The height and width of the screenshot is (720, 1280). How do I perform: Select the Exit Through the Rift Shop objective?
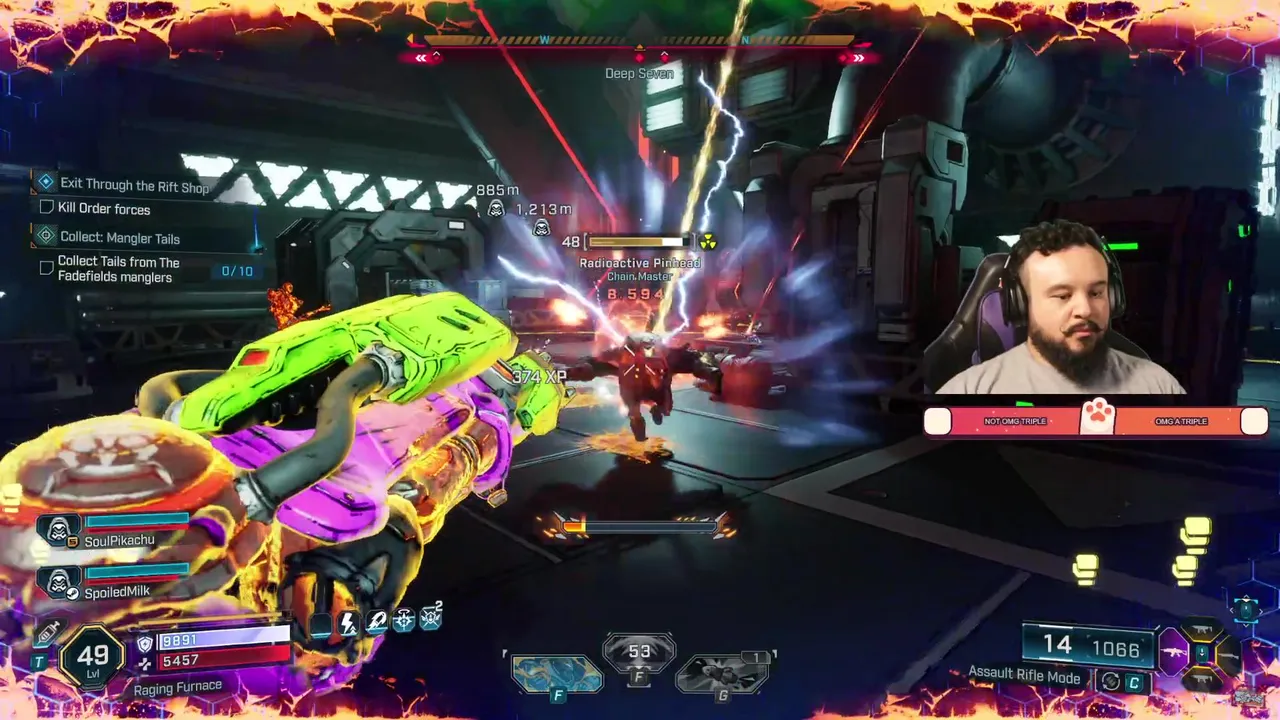point(134,185)
